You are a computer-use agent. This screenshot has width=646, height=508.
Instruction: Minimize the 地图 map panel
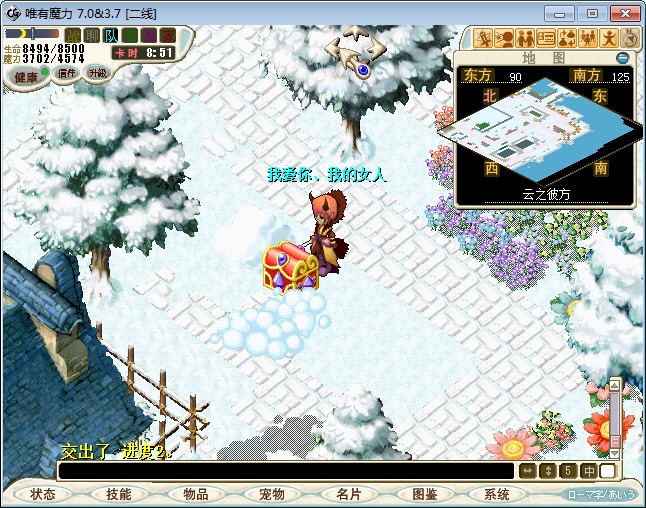[623, 58]
